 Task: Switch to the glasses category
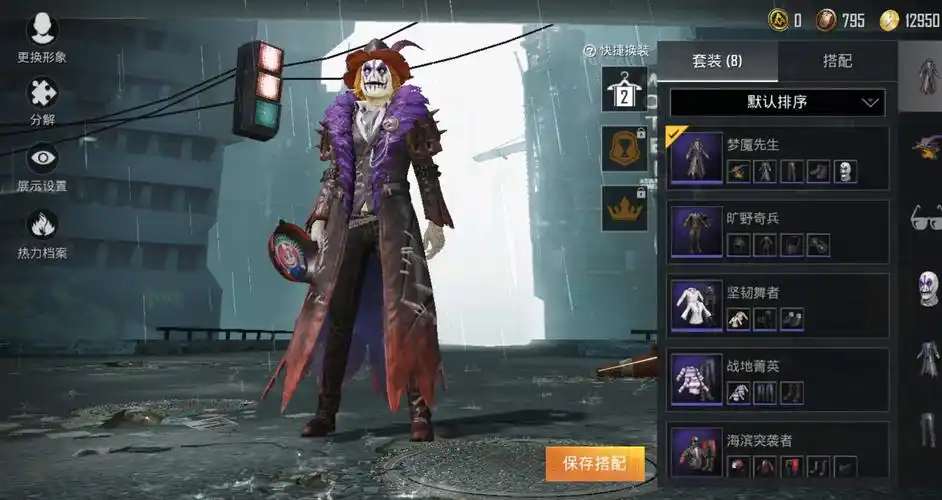[x=925, y=216]
